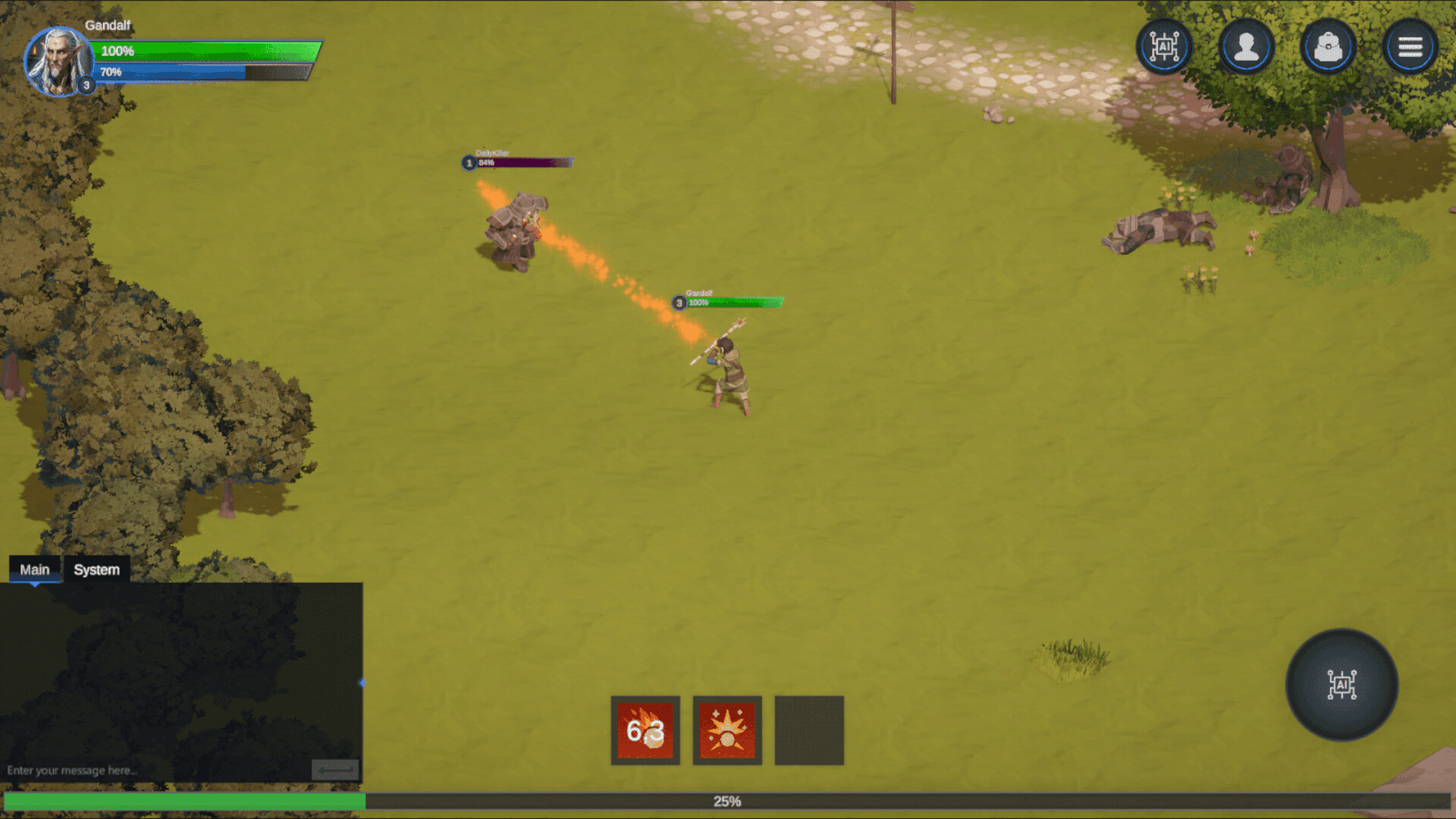Click the chat message input field
Screen dimensions: 1456x819
pos(152,769)
